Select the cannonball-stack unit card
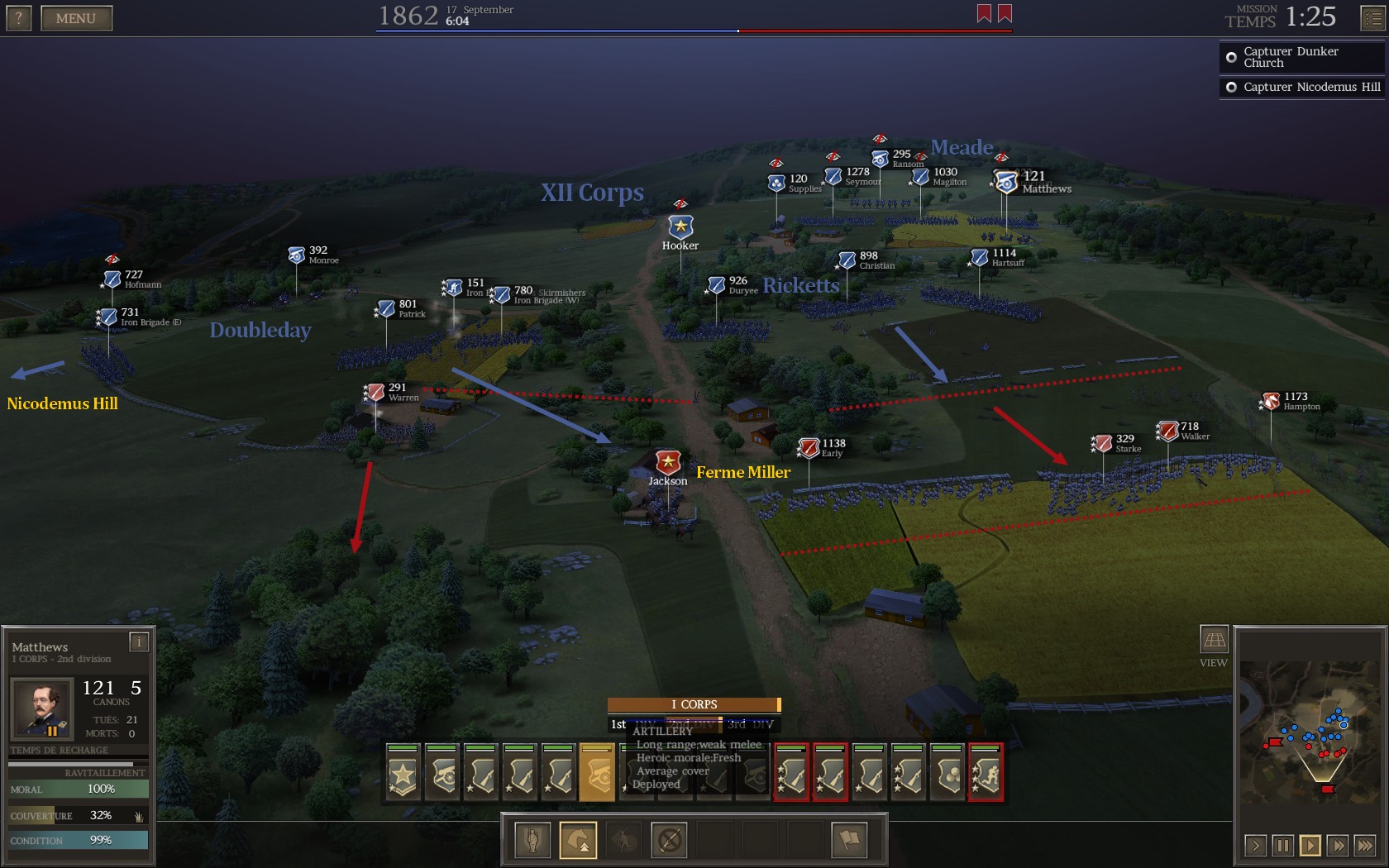The width and height of the screenshot is (1389, 868). click(x=947, y=774)
